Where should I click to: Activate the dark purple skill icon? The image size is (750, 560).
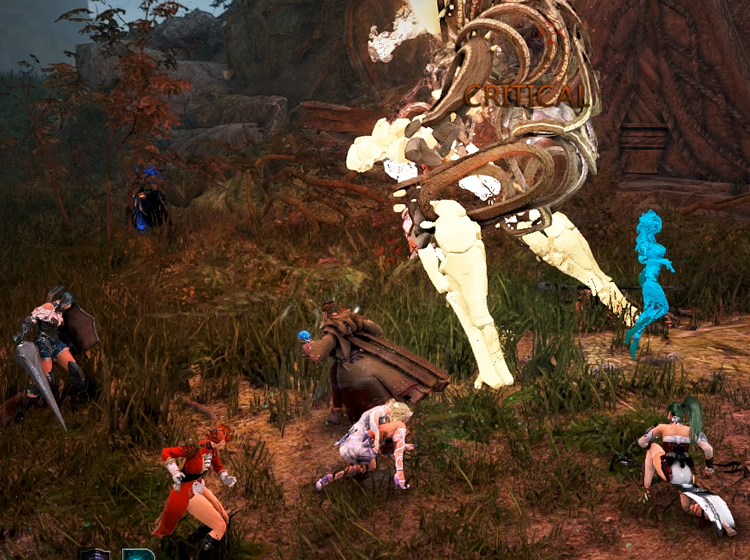tap(96, 553)
